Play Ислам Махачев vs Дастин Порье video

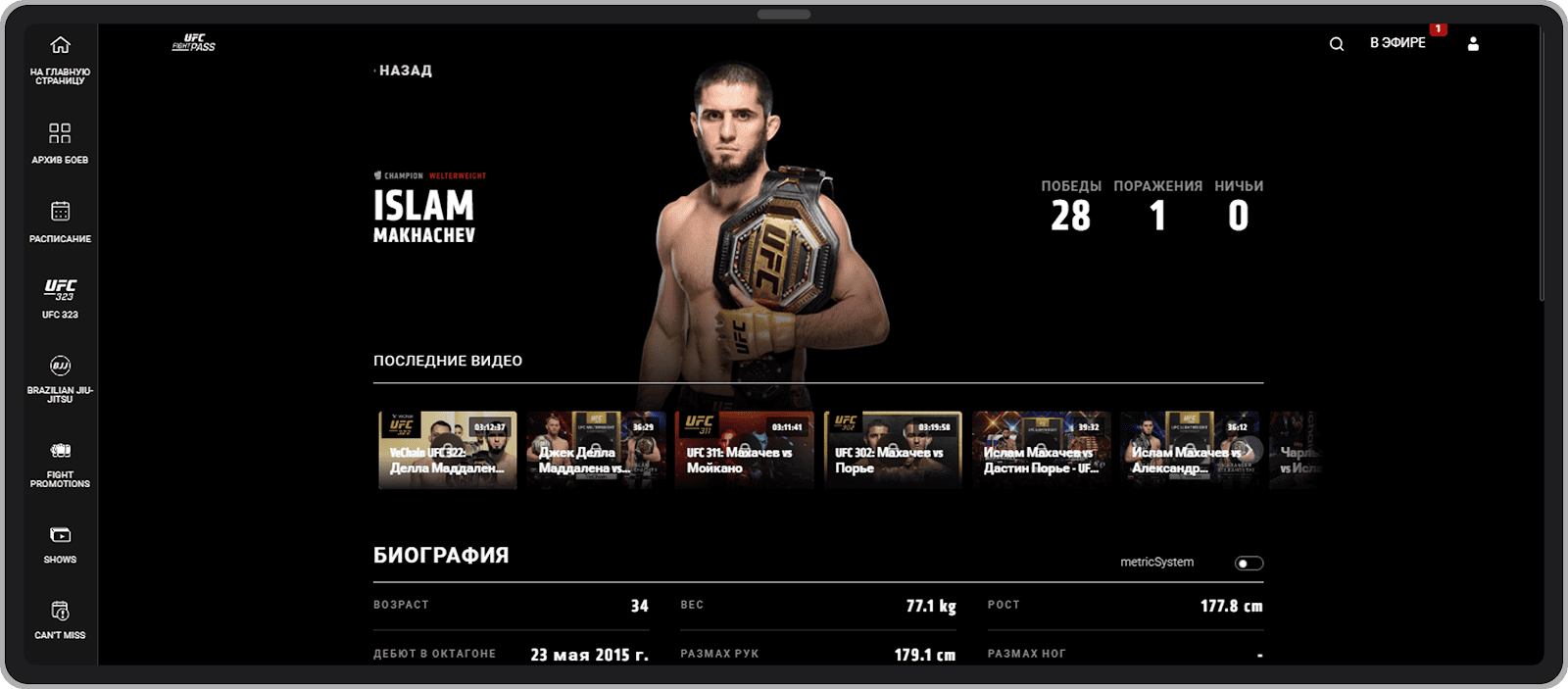[1042, 450]
